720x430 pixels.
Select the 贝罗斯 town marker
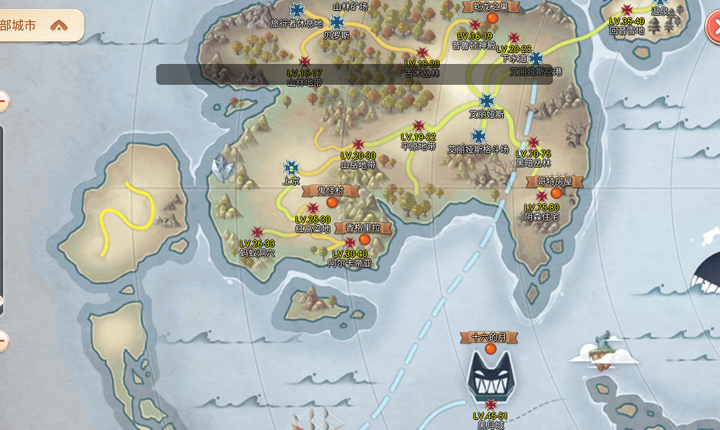pos(337,21)
